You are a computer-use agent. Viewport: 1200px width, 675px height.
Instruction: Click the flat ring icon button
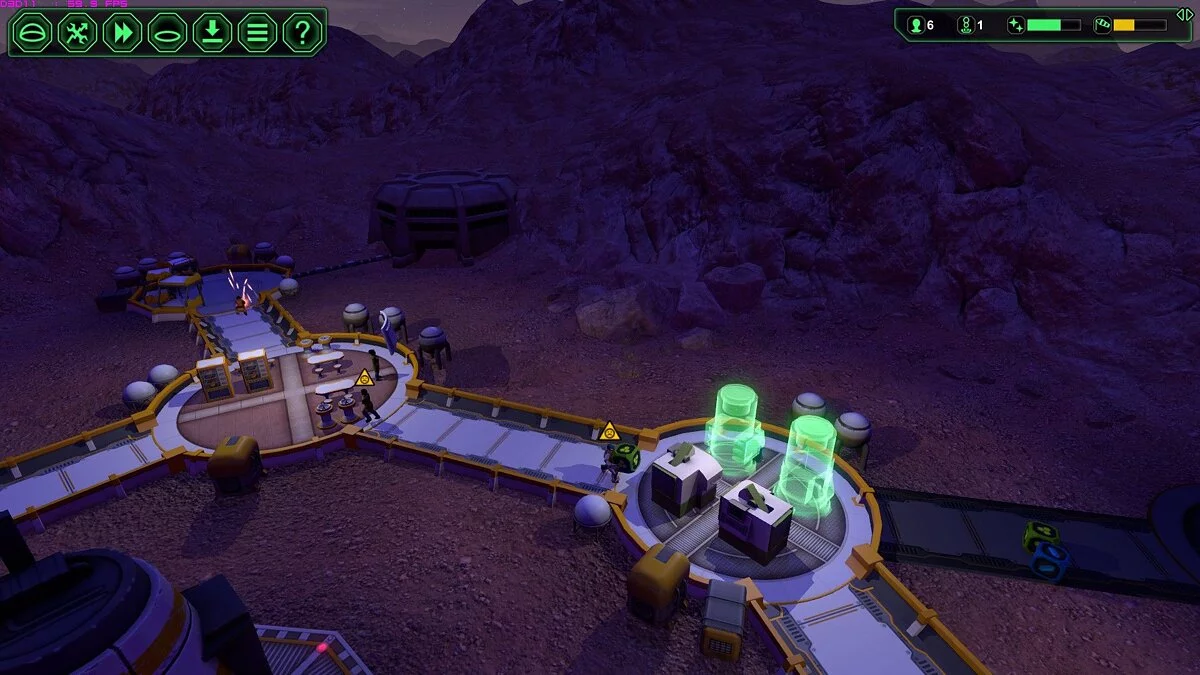point(167,32)
